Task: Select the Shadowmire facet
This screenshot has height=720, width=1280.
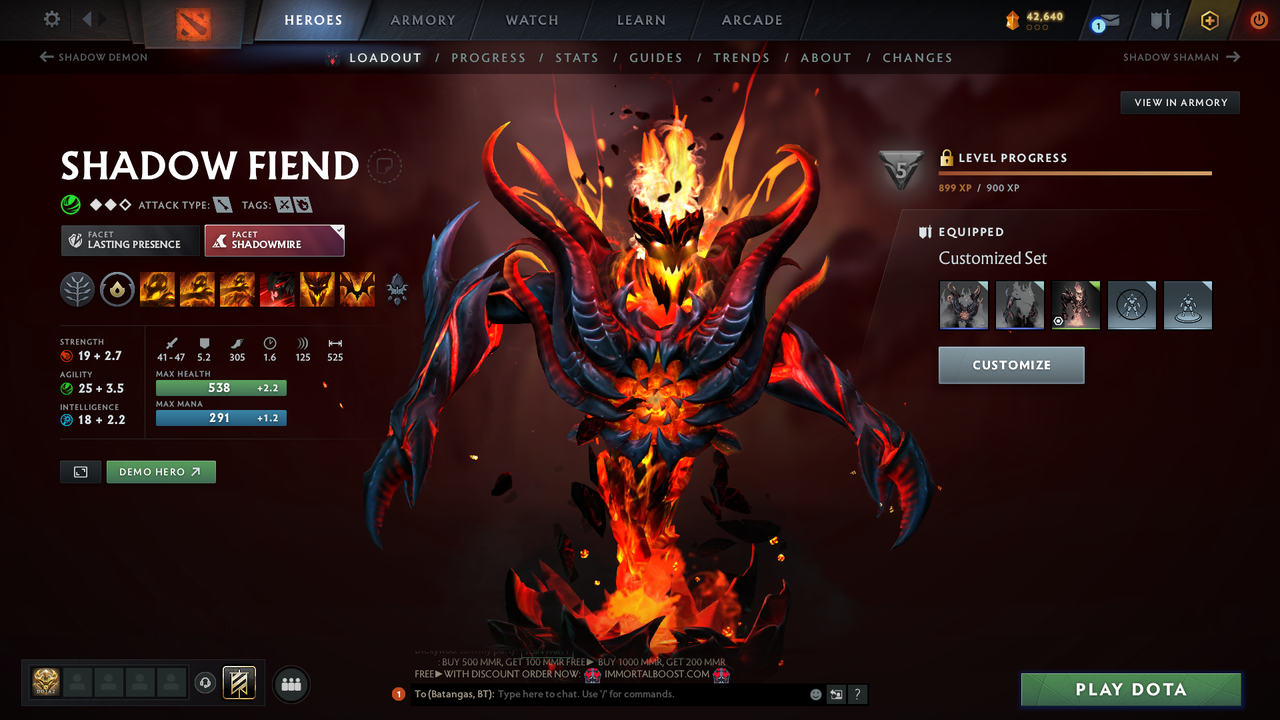Action: click(274, 240)
